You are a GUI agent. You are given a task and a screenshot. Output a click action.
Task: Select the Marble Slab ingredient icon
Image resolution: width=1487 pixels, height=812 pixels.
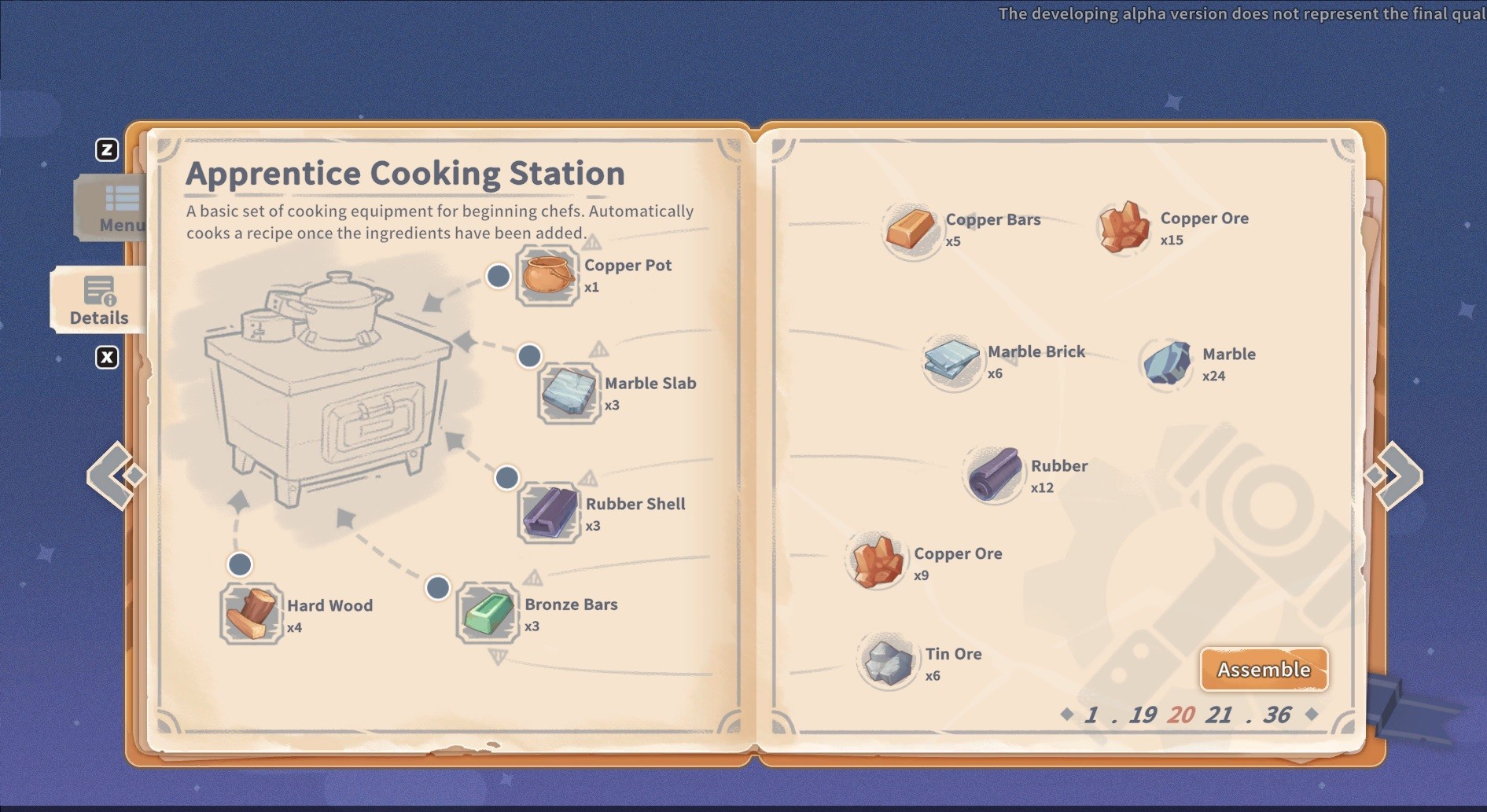(569, 393)
